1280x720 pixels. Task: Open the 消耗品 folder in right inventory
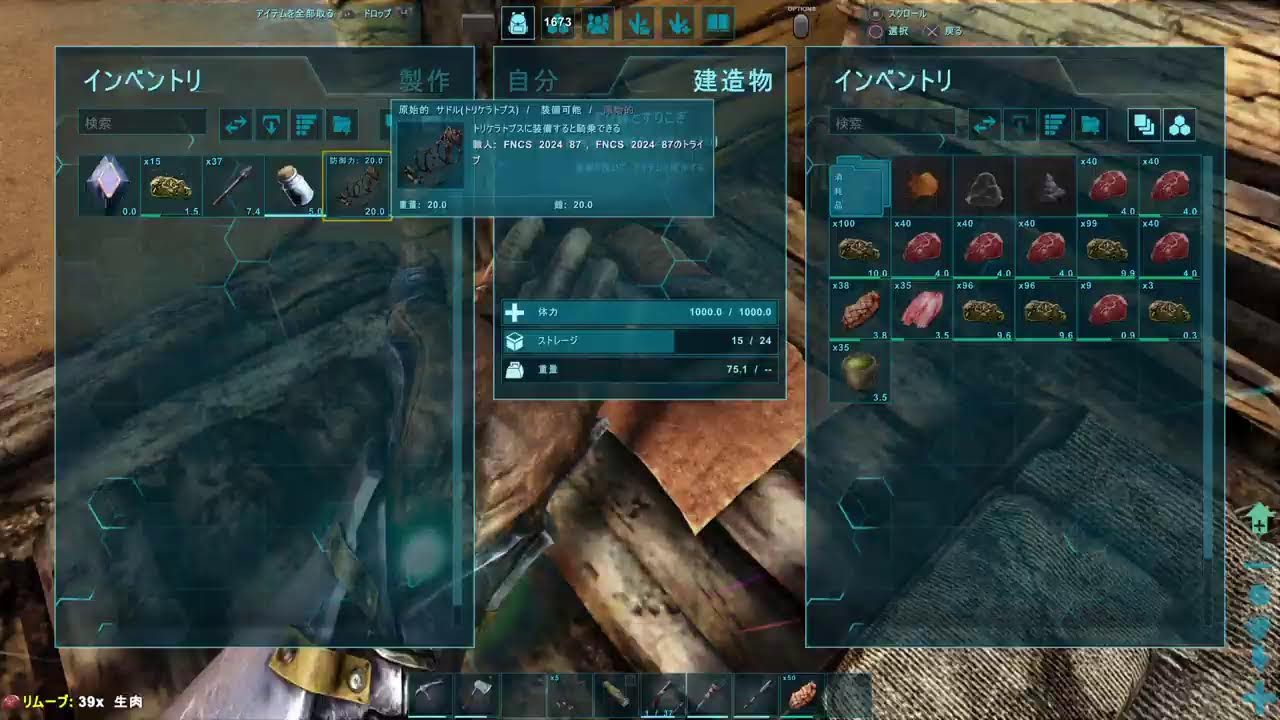(858, 190)
